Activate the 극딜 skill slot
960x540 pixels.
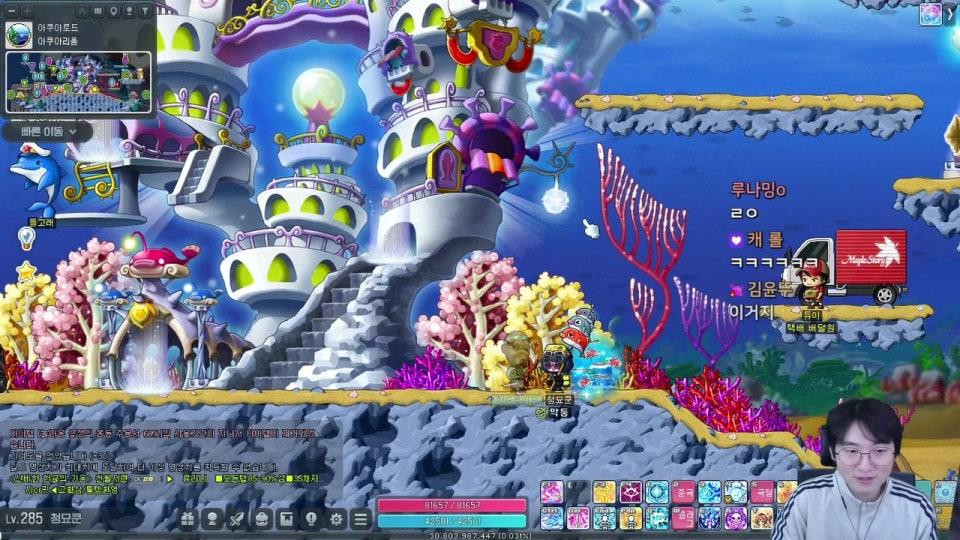coord(762,492)
